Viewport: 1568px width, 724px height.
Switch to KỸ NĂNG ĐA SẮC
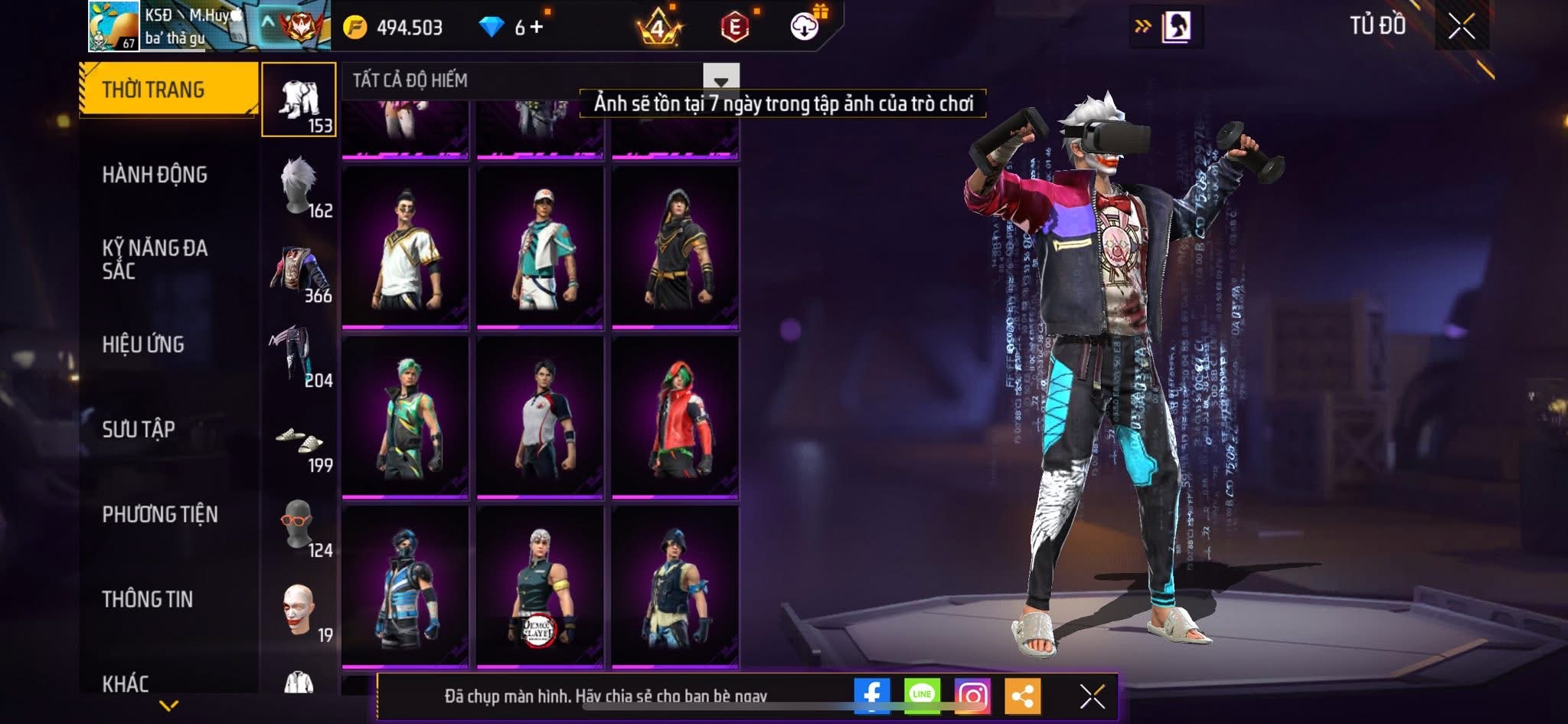pos(155,259)
